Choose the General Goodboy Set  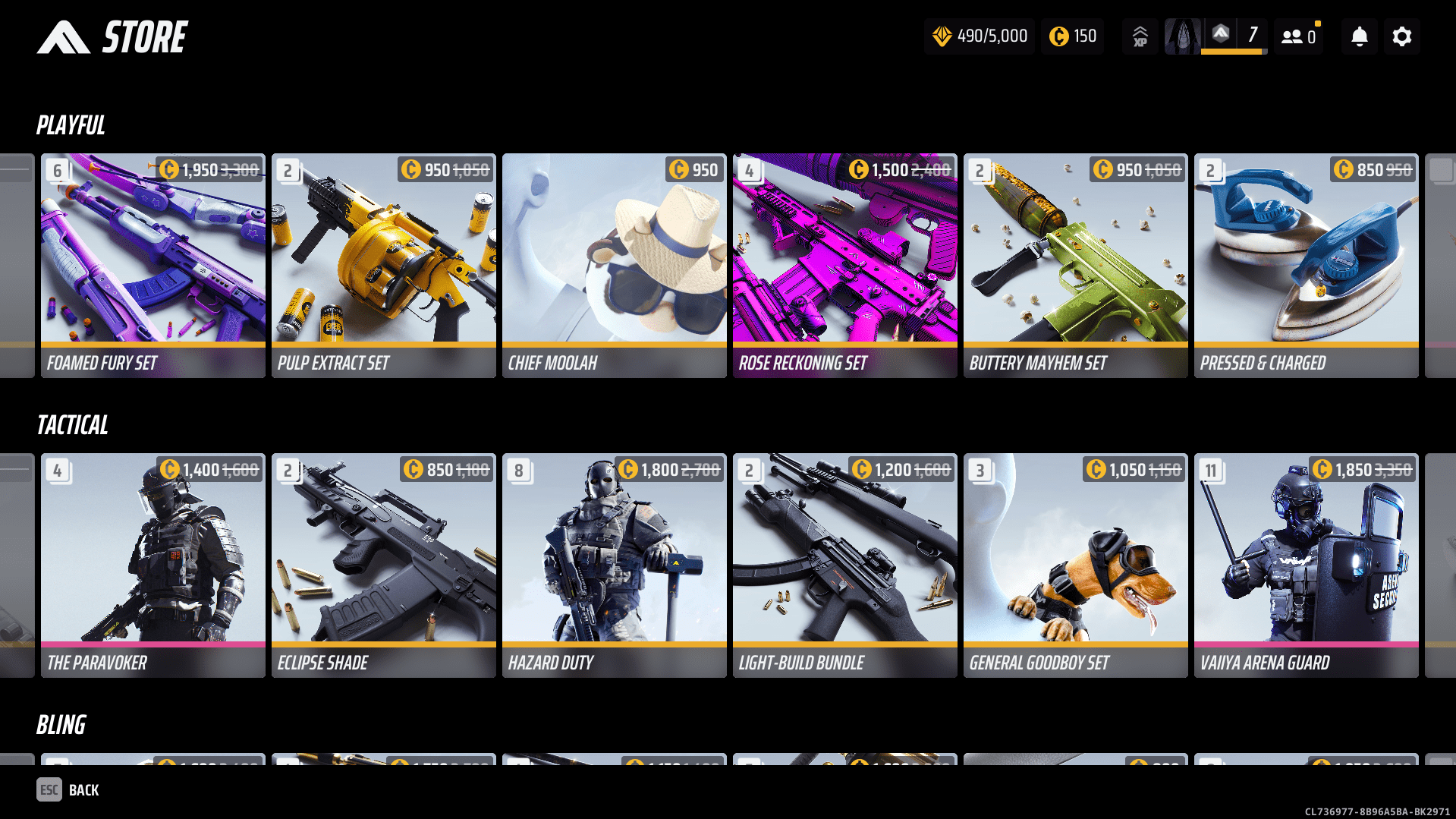point(1076,565)
